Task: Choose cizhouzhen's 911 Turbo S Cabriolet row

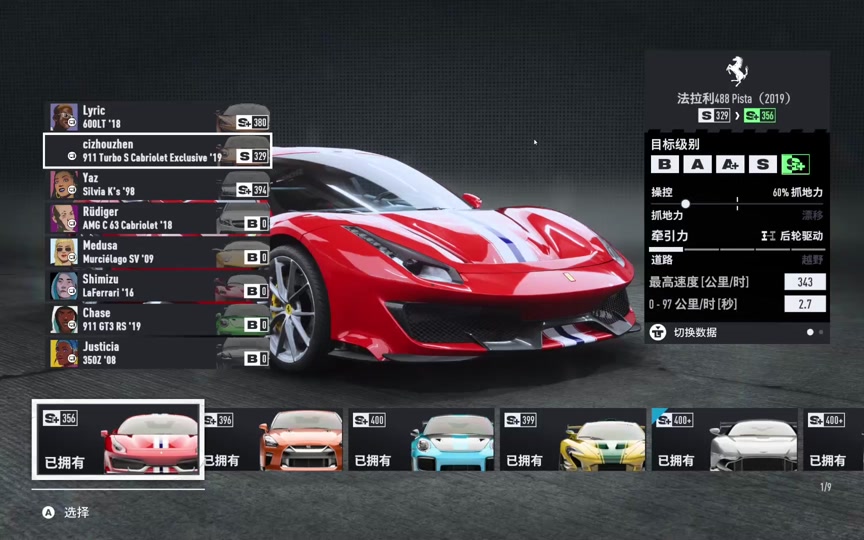Action: click(x=157, y=151)
